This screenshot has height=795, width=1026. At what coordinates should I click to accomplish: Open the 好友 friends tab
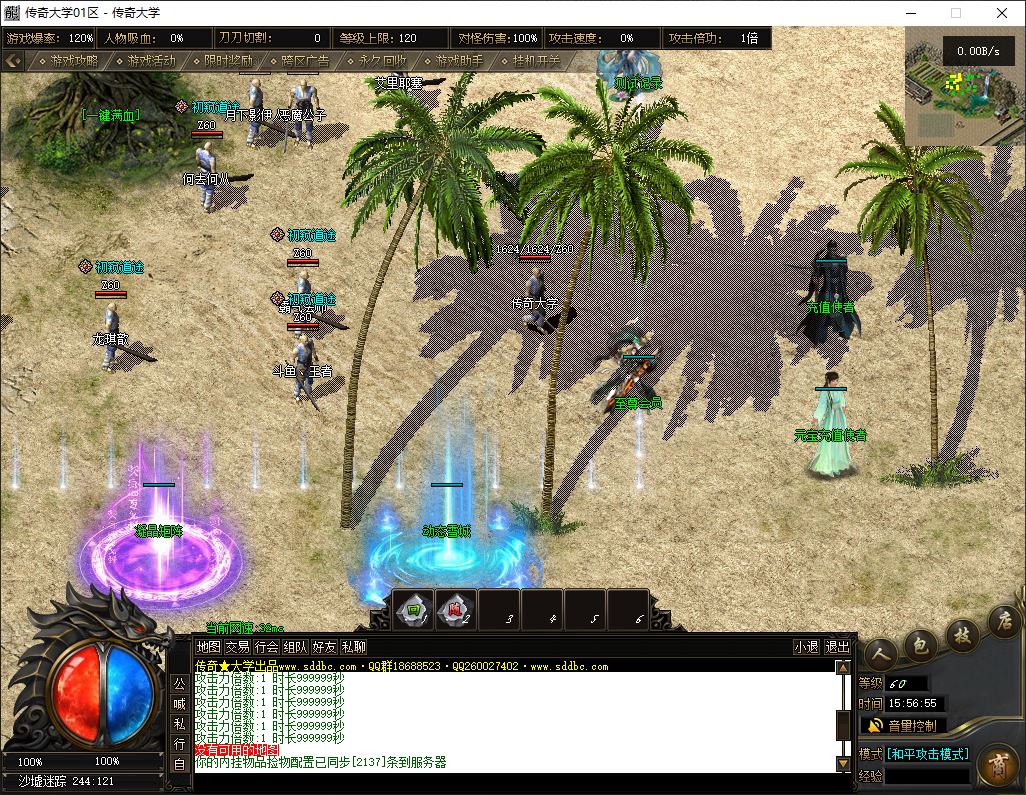324,647
